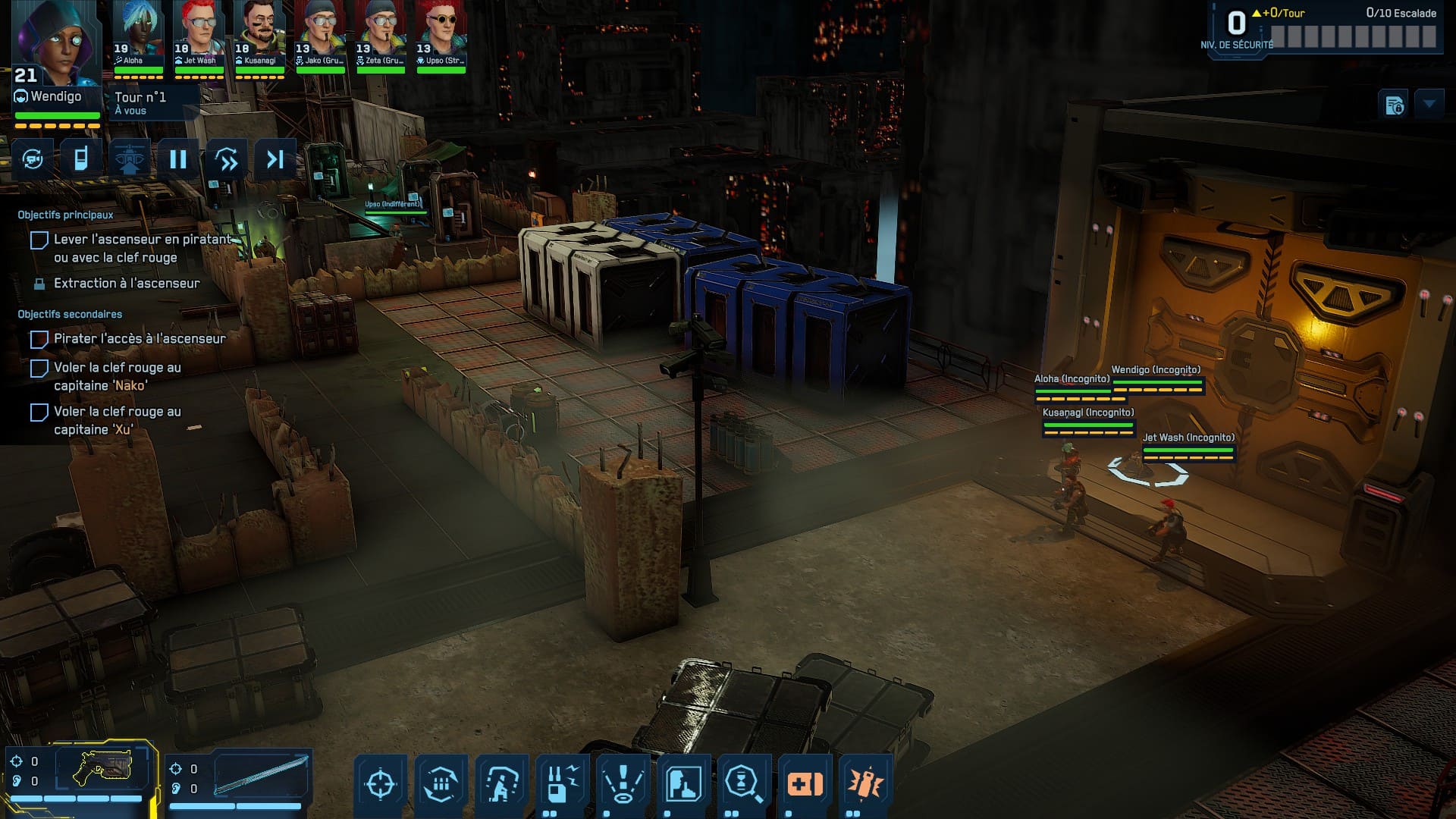End the turn with skip-to-end button
This screenshot has height=819, width=1456.
pyautogui.click(x=275, y=159)
